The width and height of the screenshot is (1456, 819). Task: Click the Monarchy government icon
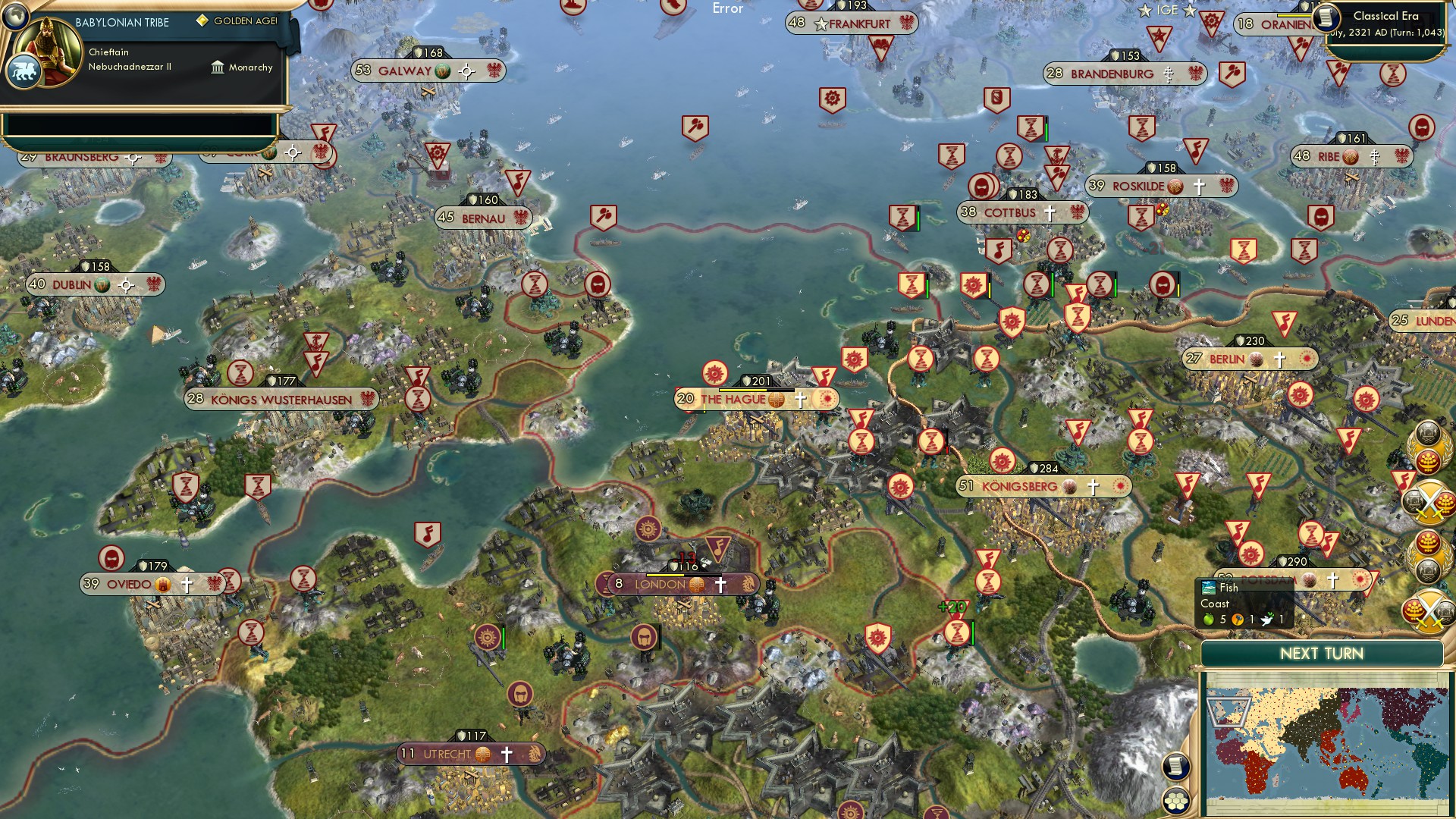pyautogui.click(x=218, y=67)
